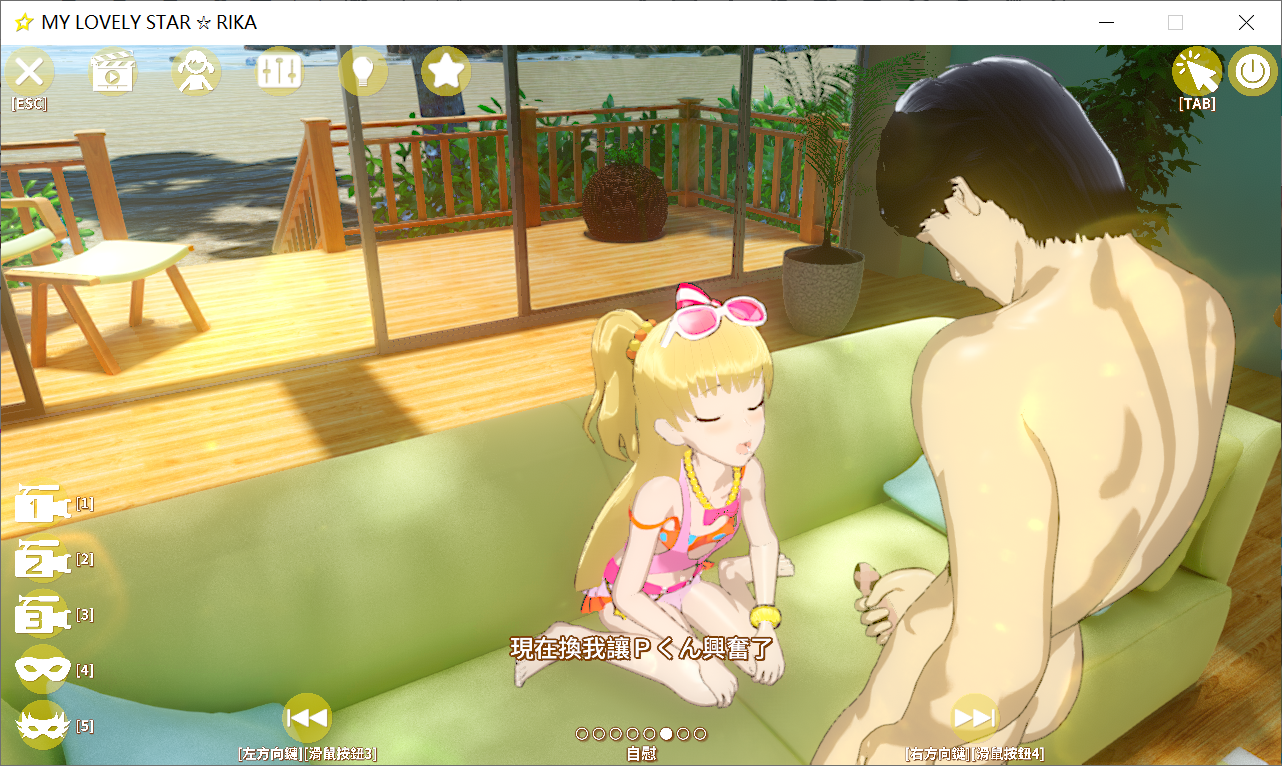This screenshot has width=1282, height=766.
Task: Exit the scene with the X [ESC] icon
Action: (x=29, y=71)
